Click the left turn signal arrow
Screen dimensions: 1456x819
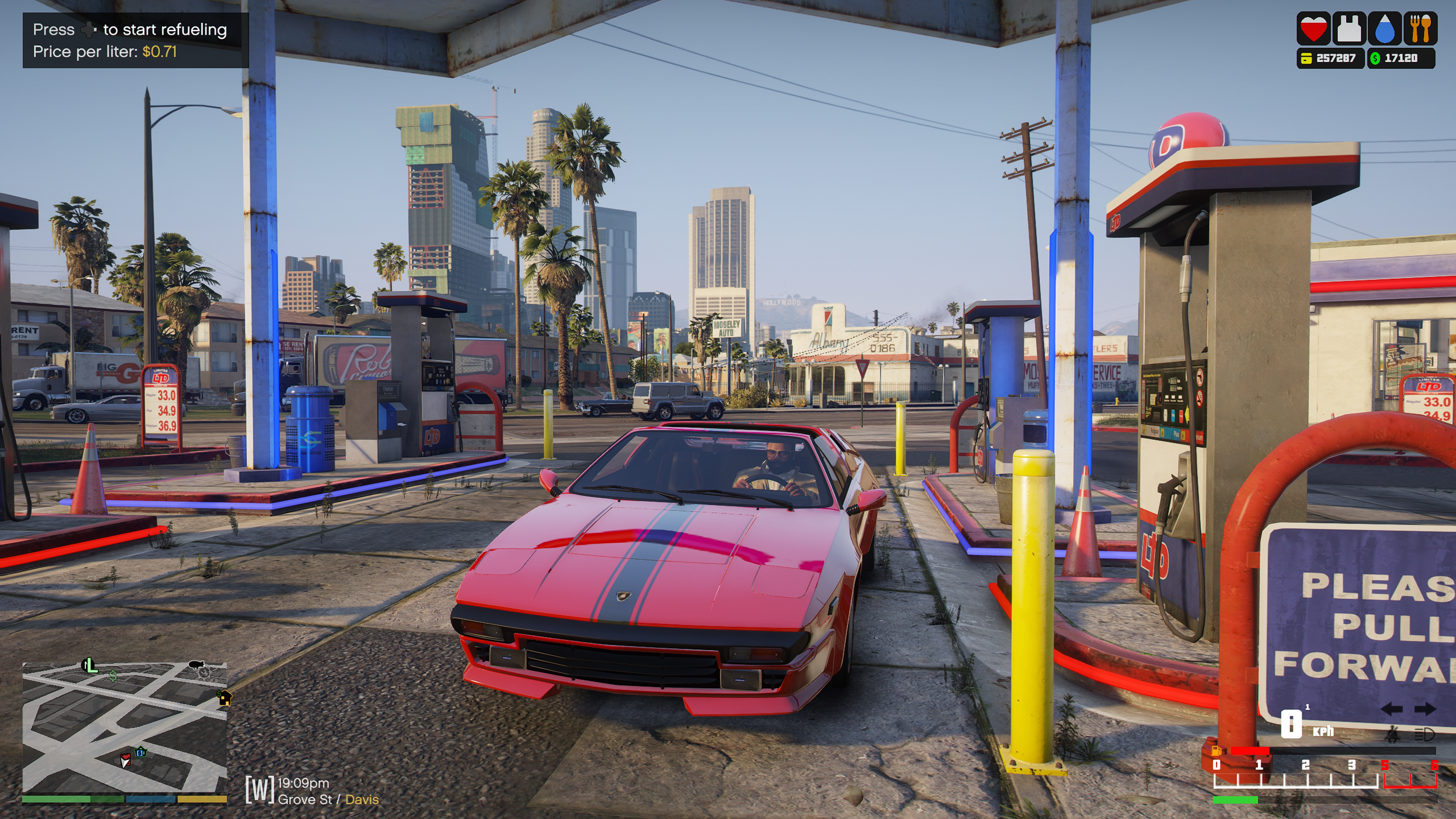tap(1391, 709)
